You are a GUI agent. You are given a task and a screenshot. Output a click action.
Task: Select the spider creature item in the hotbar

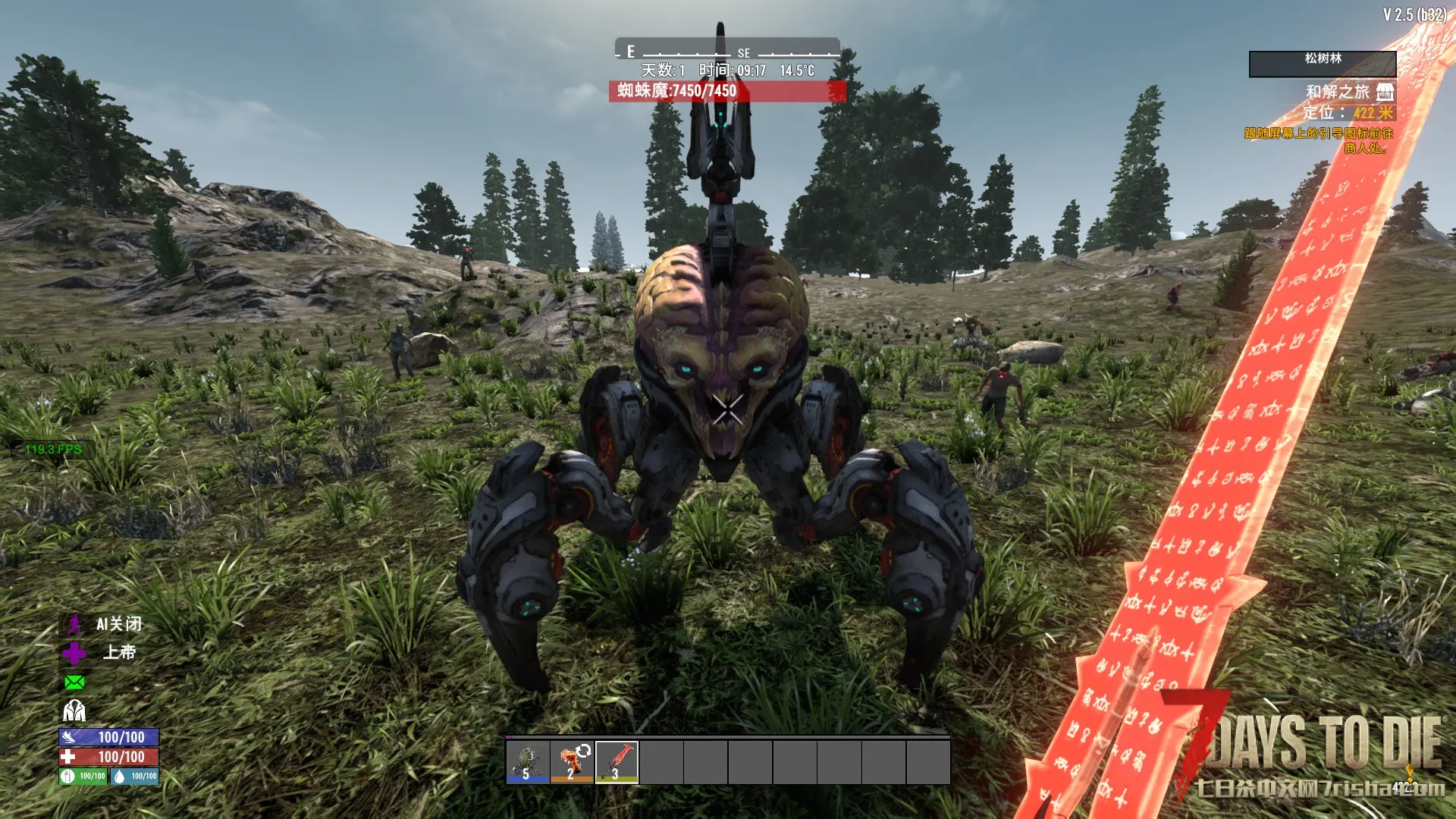click(x=528, y=761)
